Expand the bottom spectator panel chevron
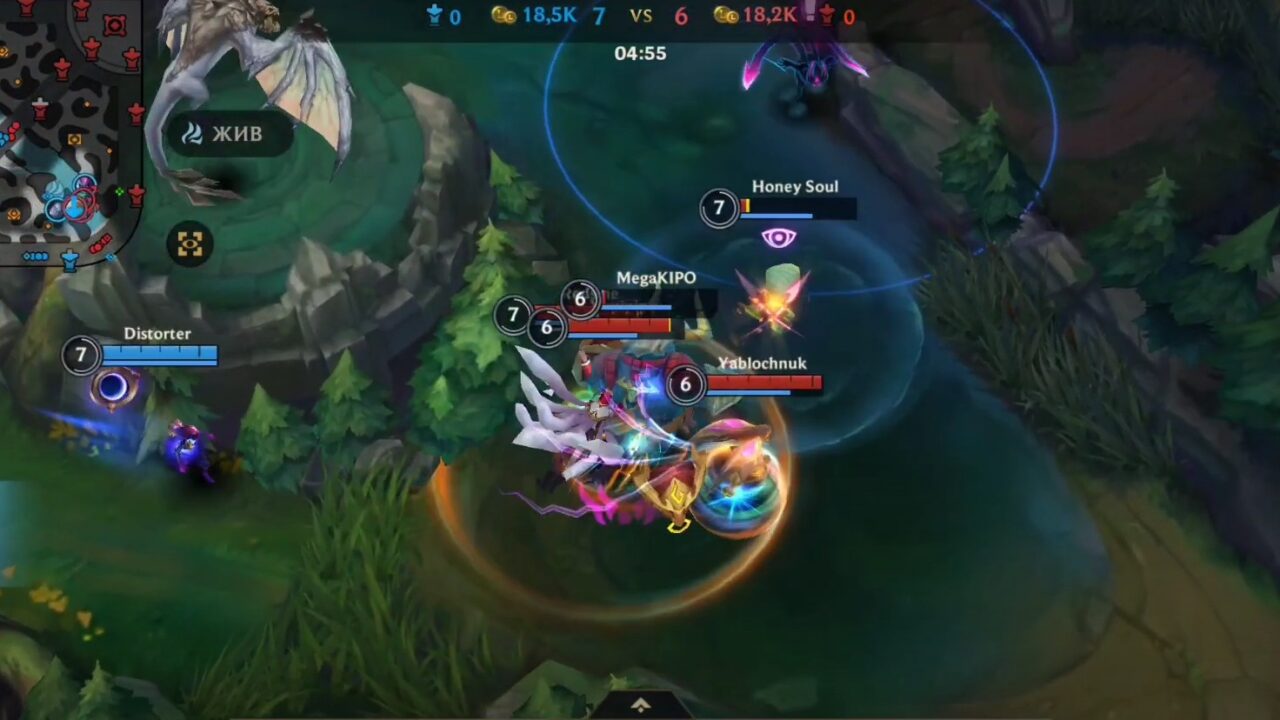 pyautogui.click(x=640, y=705)
